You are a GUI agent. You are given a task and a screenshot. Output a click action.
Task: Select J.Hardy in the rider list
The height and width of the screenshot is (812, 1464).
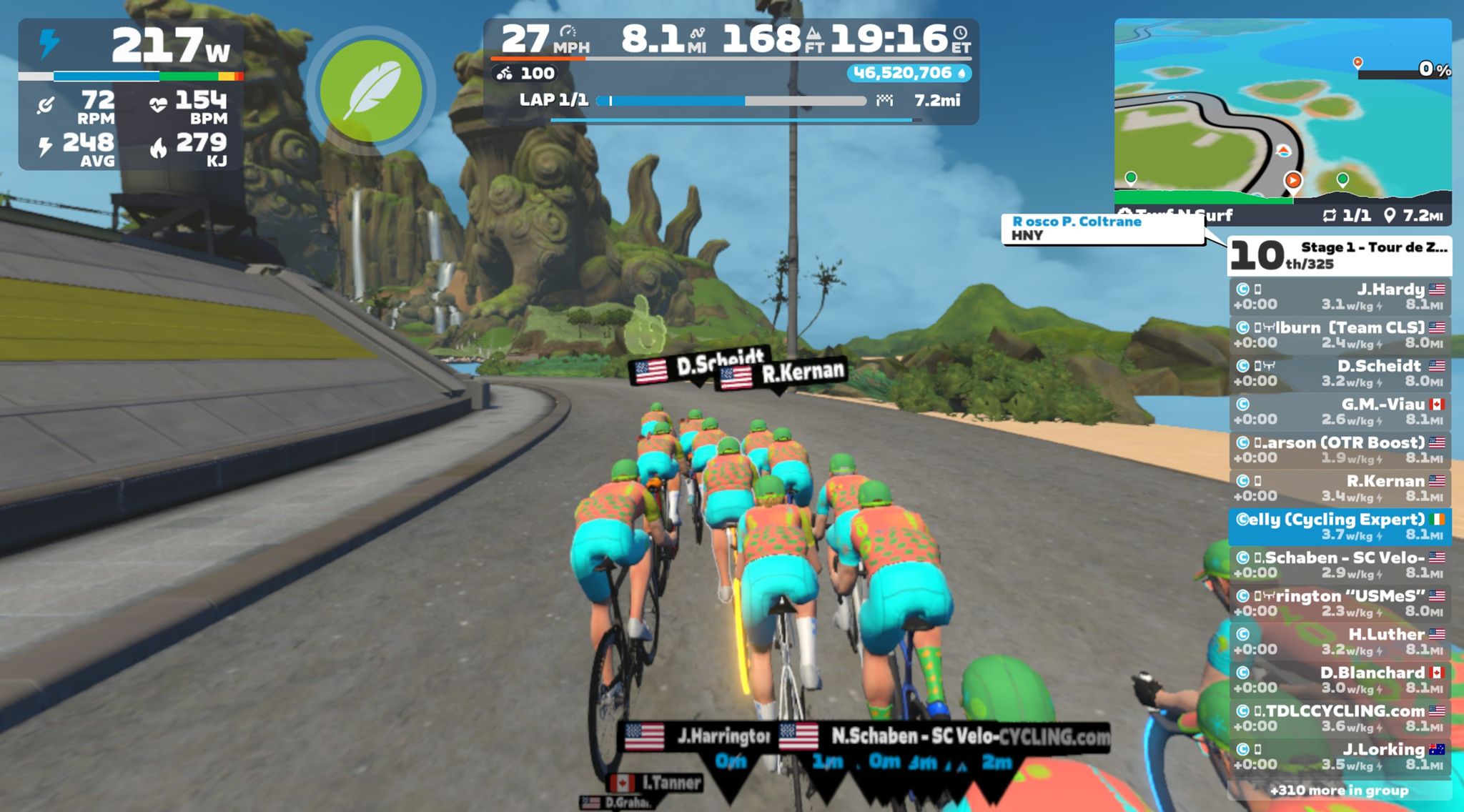[1339, 297]
